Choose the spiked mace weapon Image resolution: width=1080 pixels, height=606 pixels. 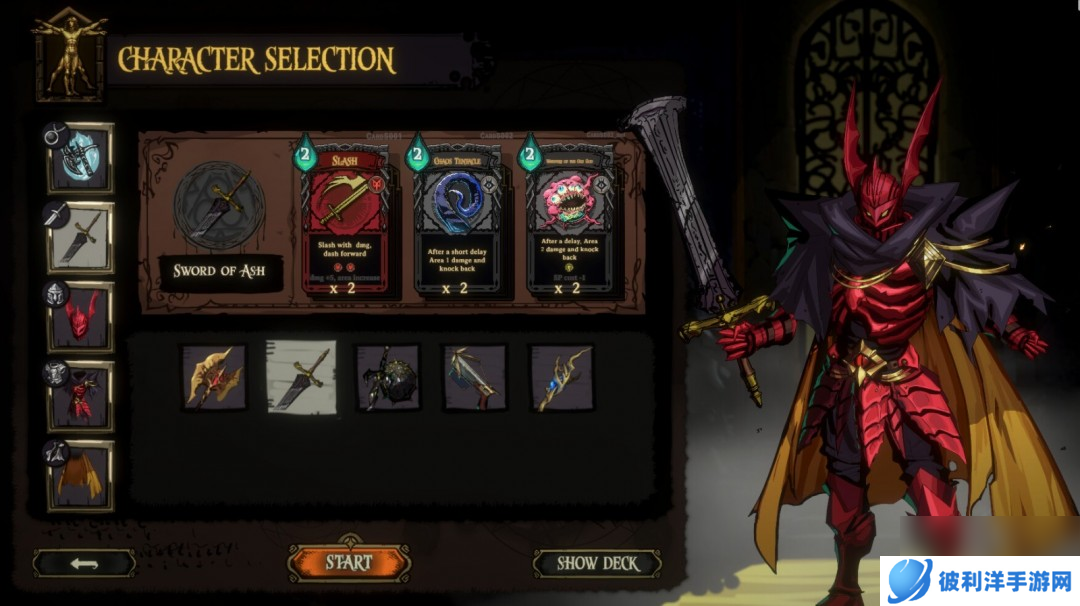tap(387, 377)
